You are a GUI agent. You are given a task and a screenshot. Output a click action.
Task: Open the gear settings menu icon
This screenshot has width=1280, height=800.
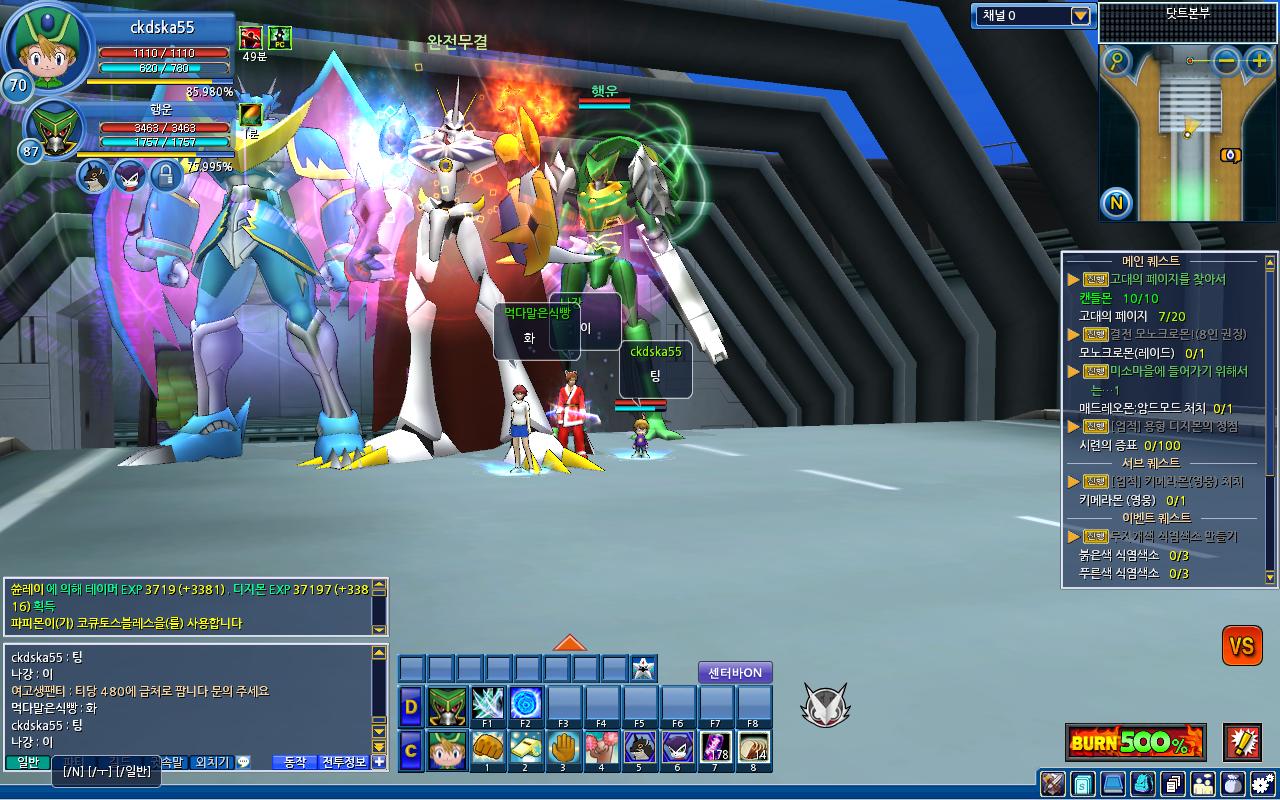point(1263,784)
